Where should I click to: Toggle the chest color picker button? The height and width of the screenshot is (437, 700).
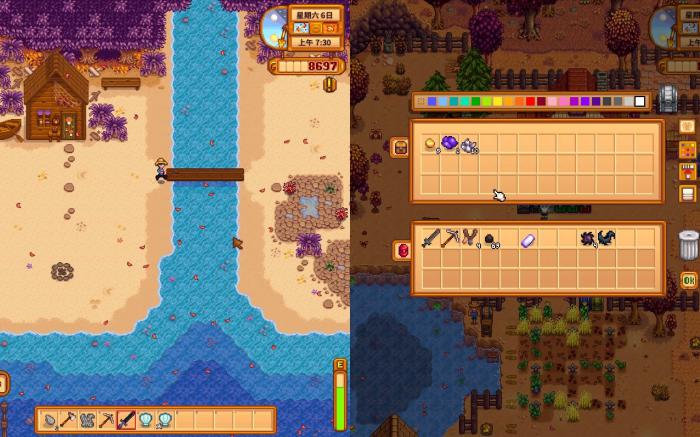[x=688, y=150]
